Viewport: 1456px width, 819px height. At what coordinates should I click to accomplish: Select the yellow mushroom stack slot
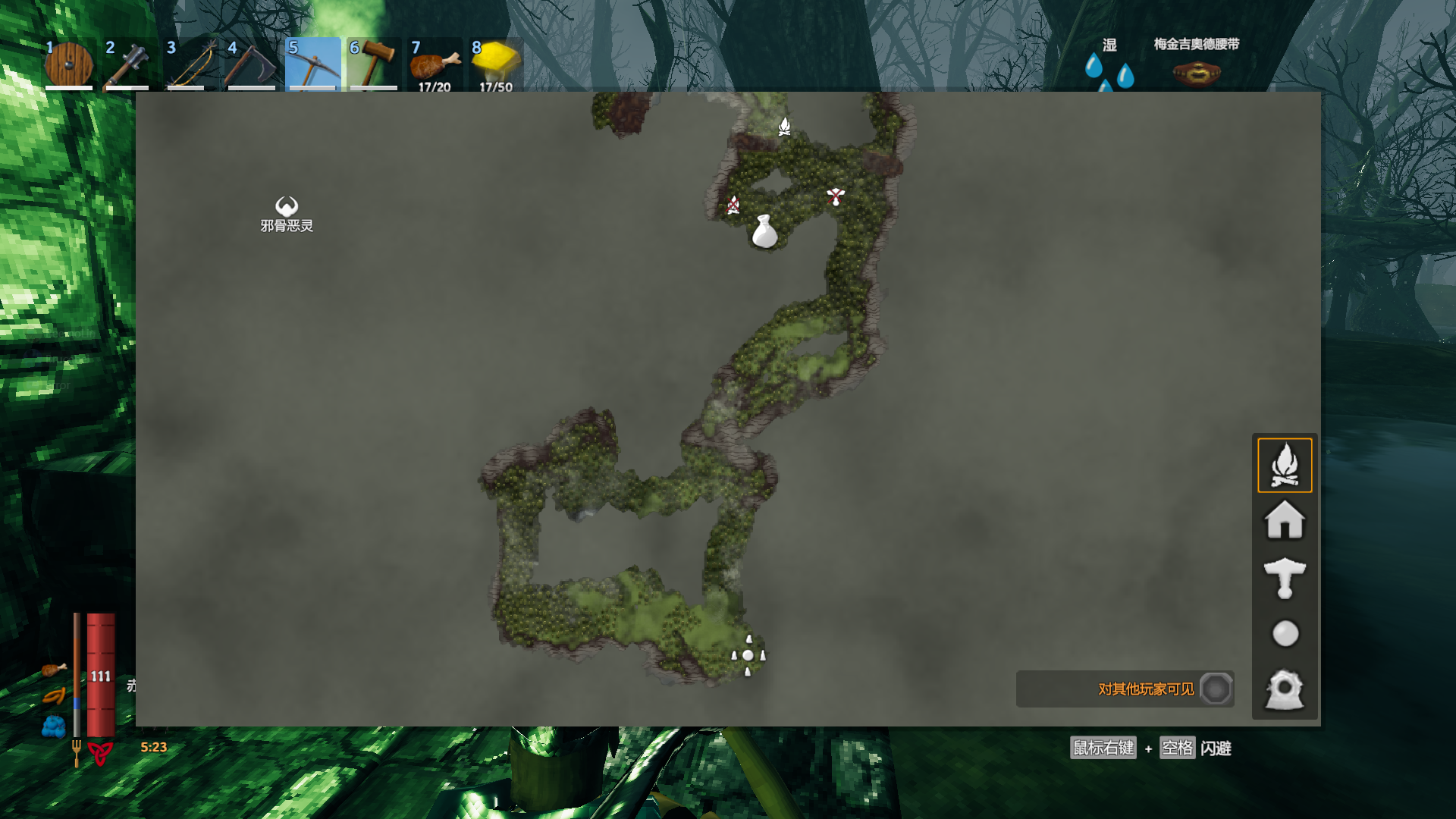496,64
